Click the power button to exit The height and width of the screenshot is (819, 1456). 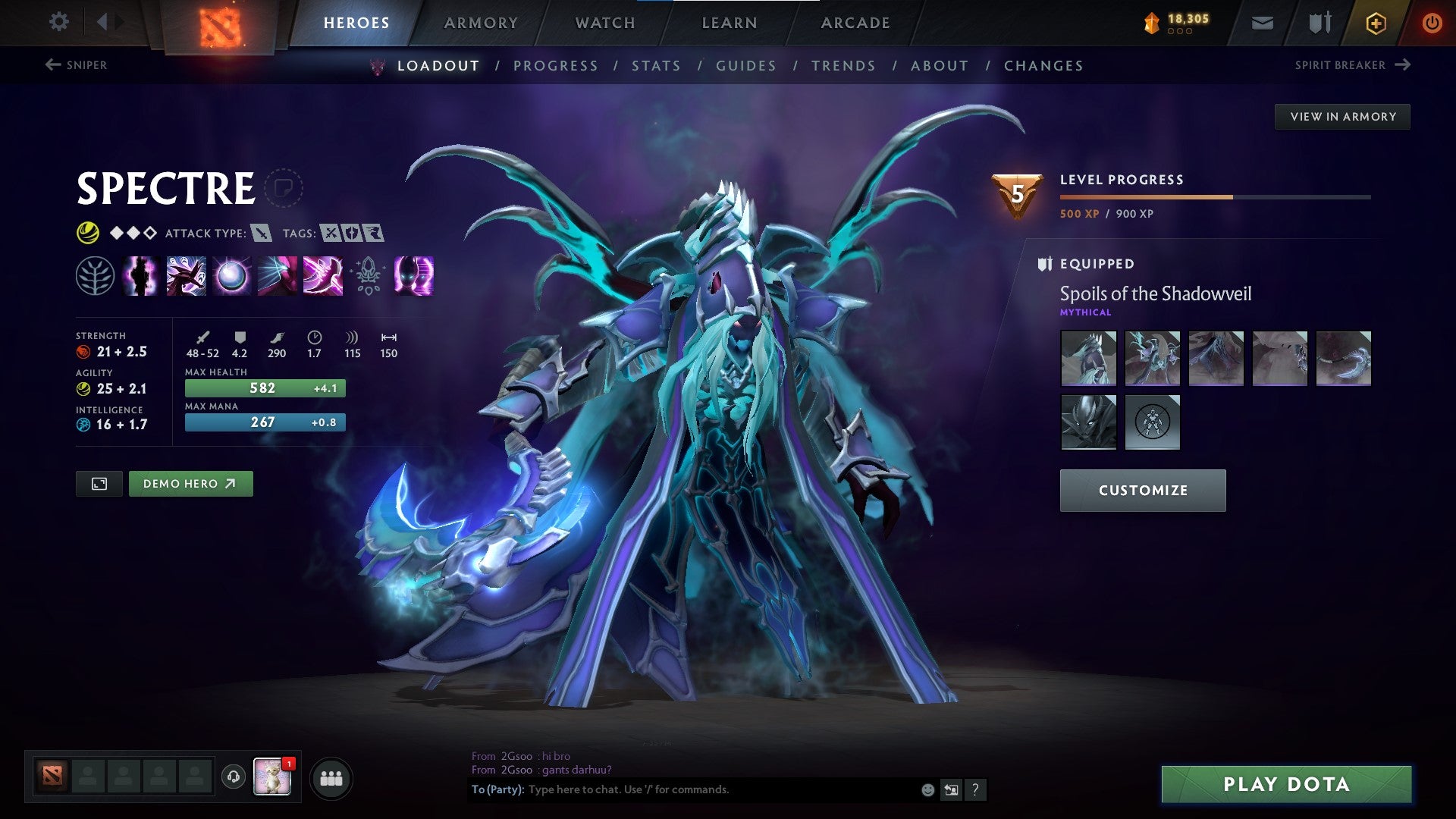[1433, 23]
